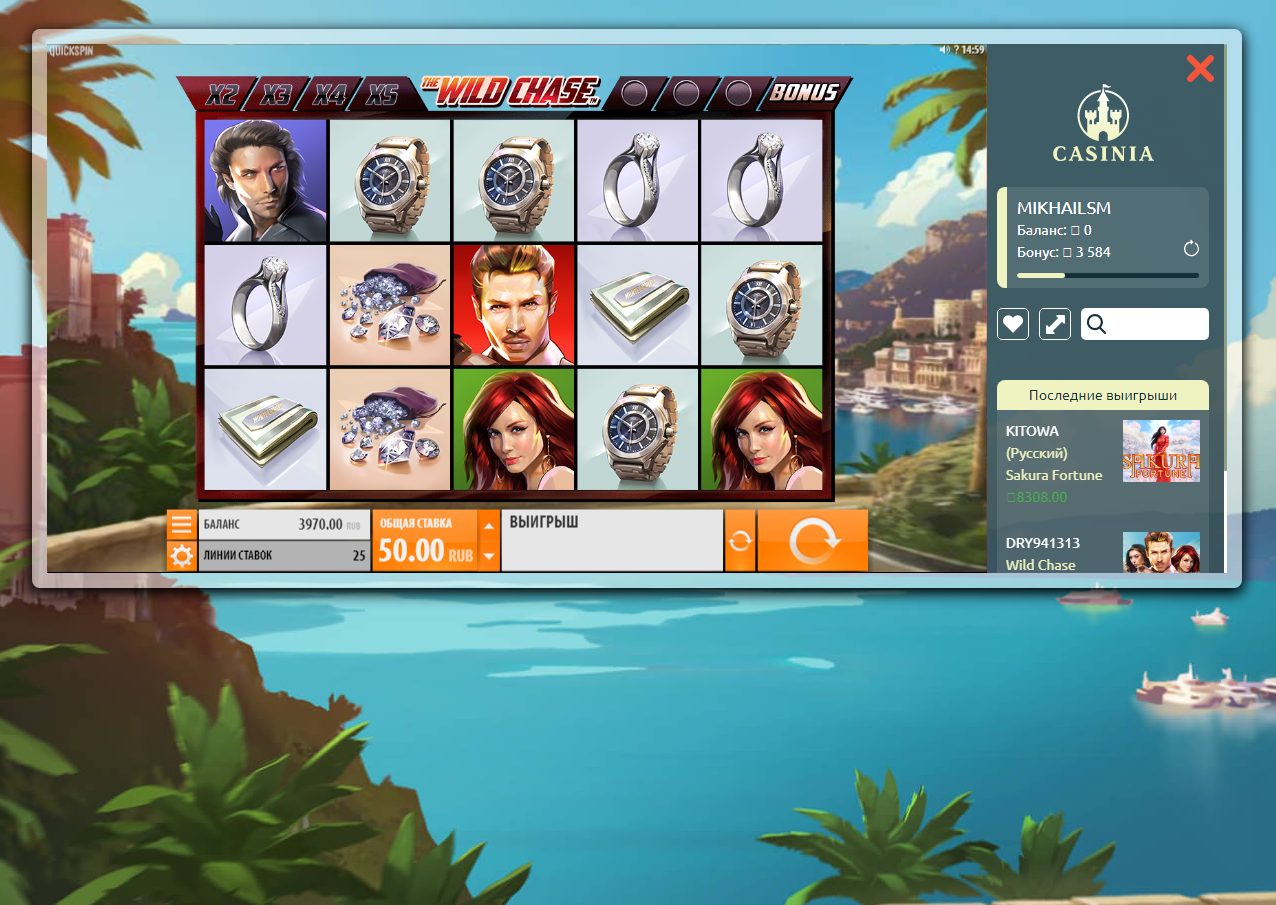This screenshot has height=905, width=1276.
Task: Add the game to favorites with the heart
Action: click(x=1013, y=324)
